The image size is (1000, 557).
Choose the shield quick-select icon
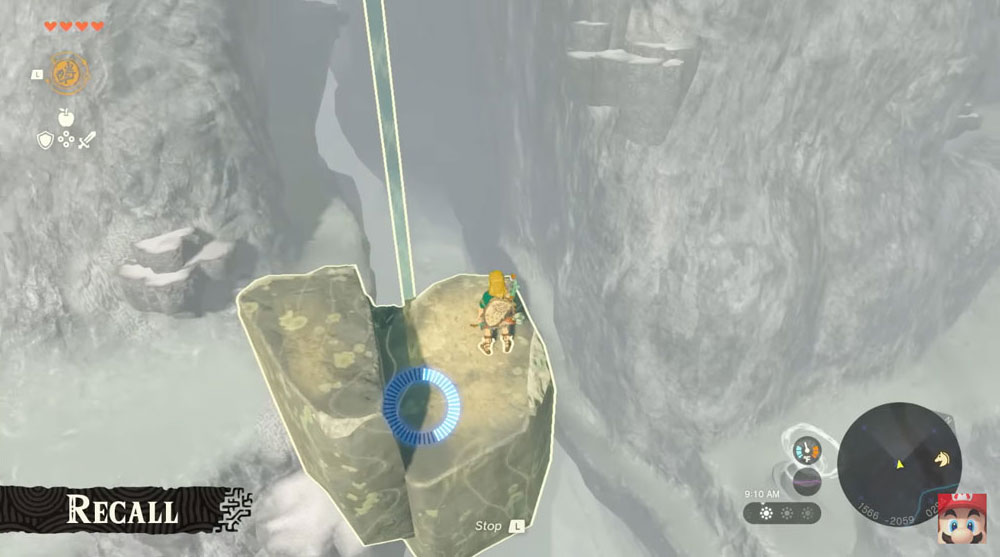45,140
